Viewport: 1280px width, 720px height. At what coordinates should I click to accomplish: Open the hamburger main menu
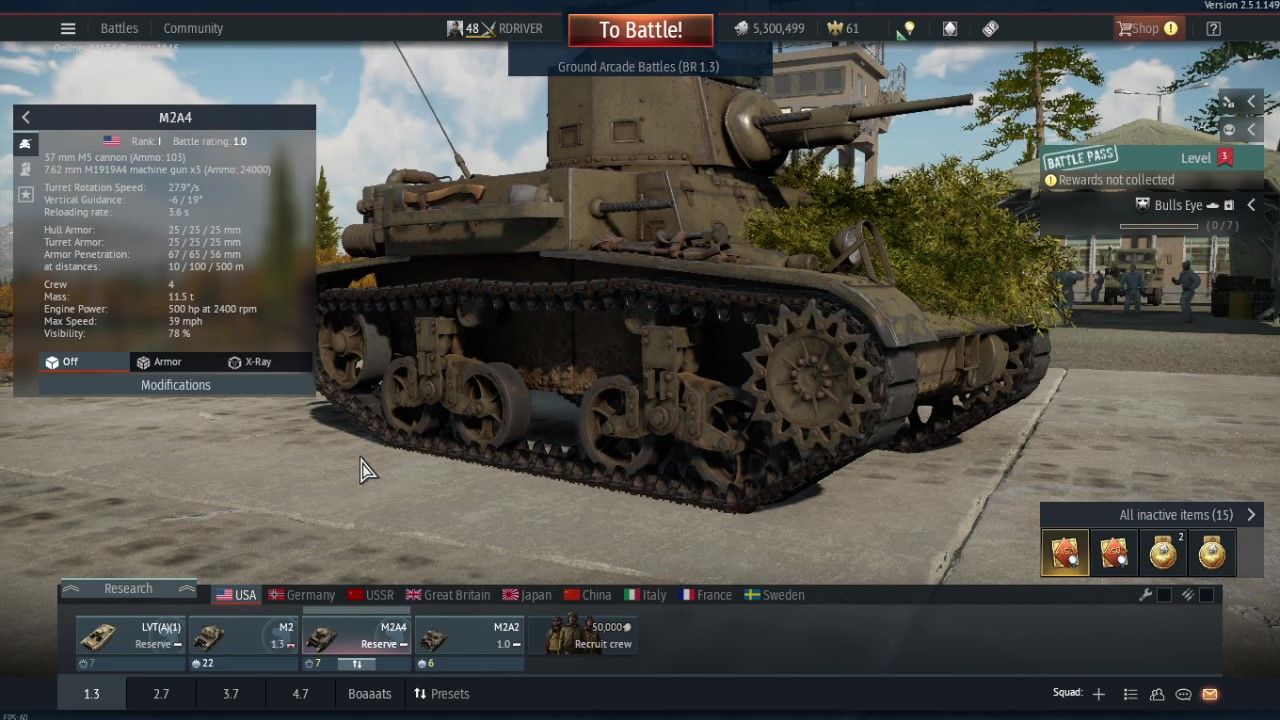pyautogui.click(x=68, y=28)
